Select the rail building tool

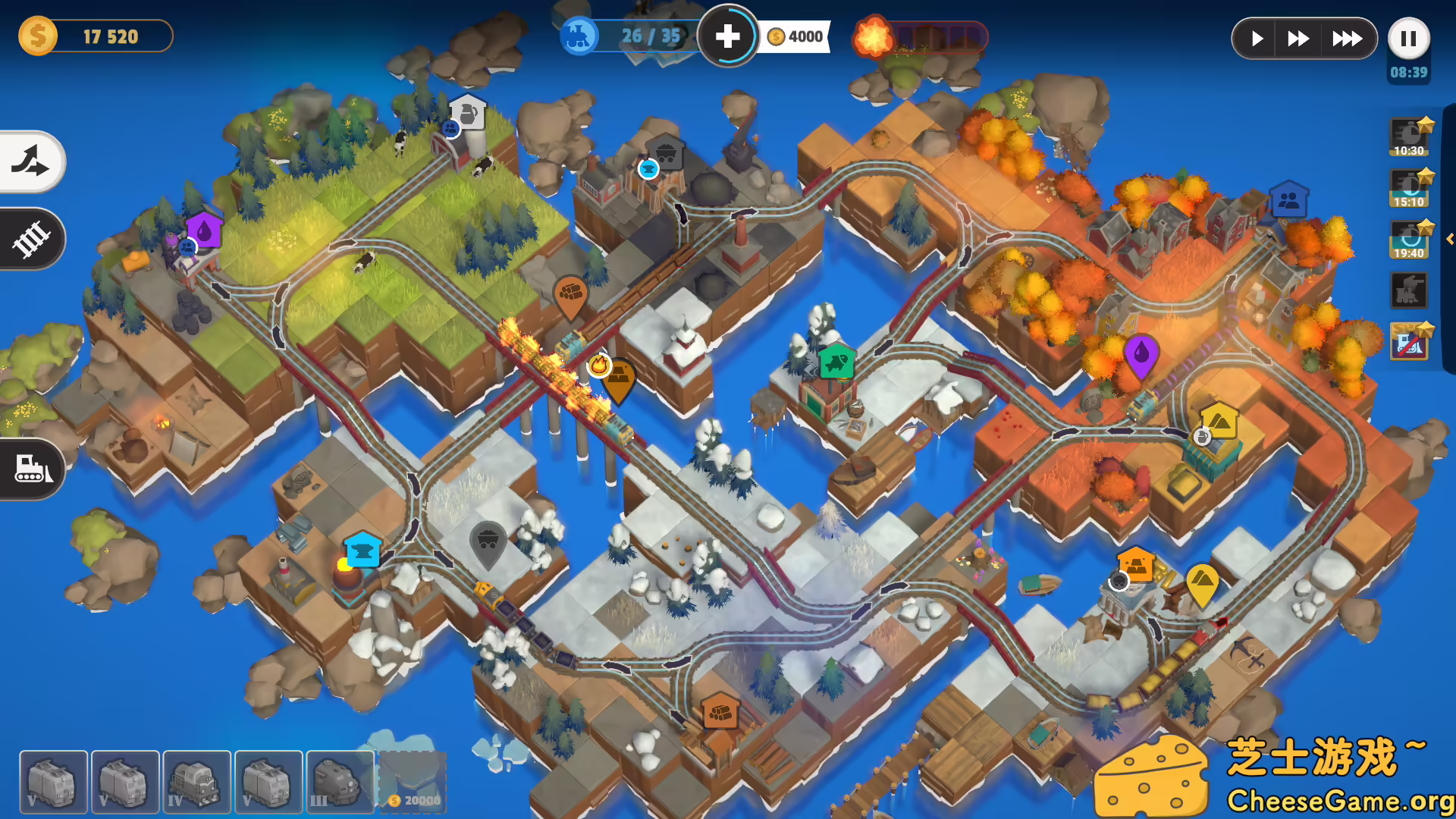[x=32, y=239]
